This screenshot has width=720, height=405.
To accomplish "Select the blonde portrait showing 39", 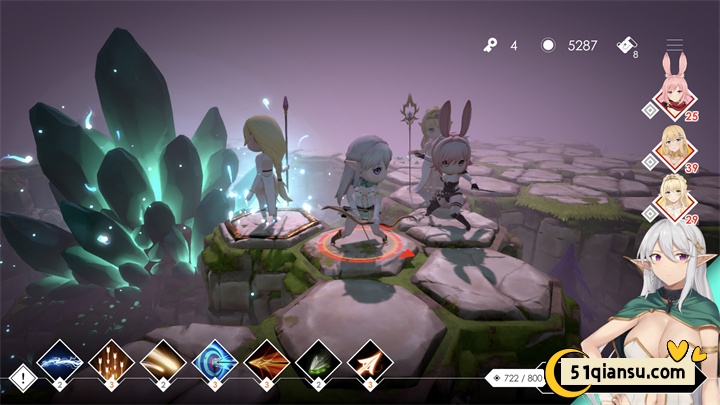I will click(x=676, y=148).
